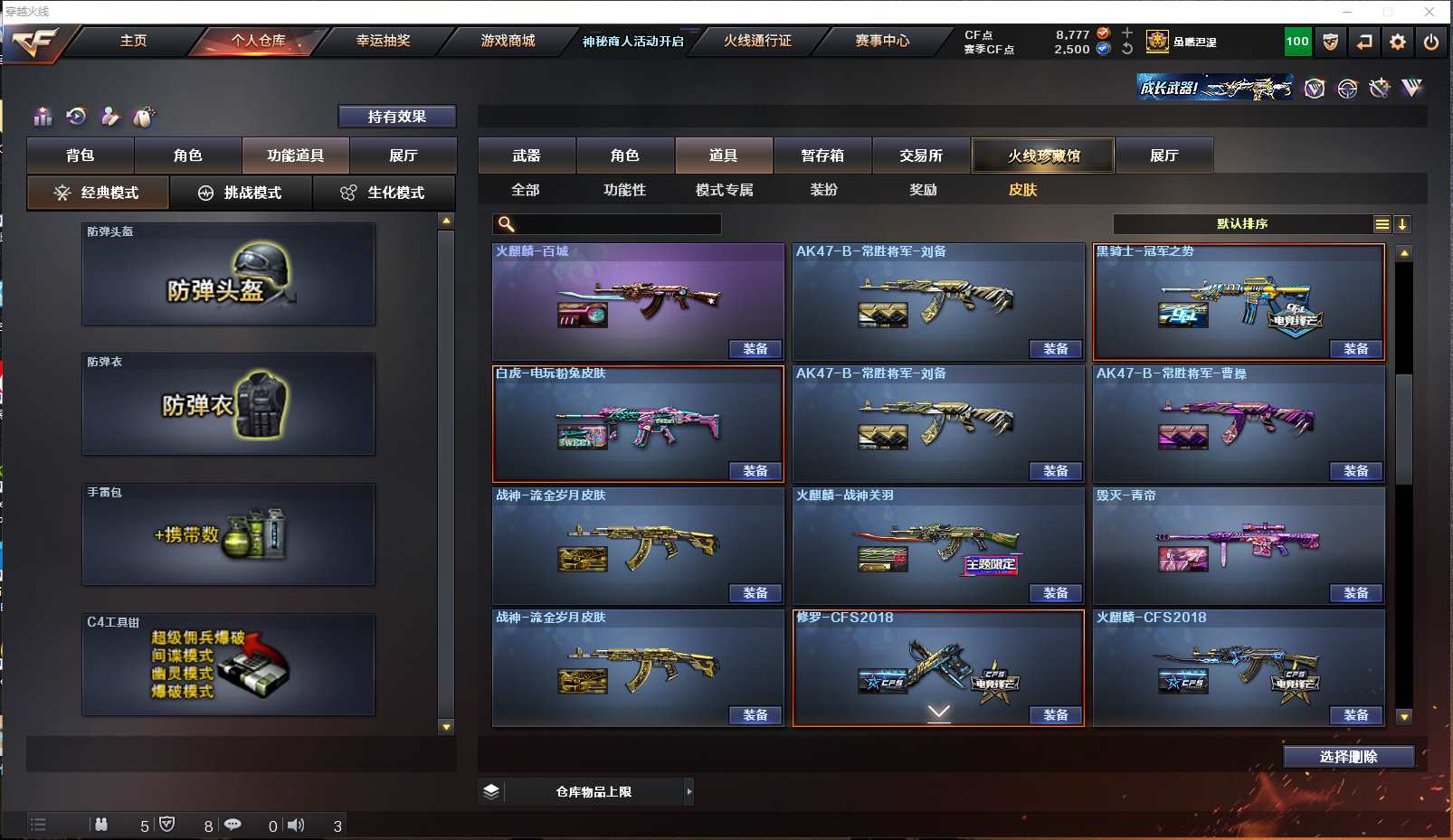The width and height of the screenshot is (1453, 840).
Task: Select the 生化模式 mode tab
Action: pos(385,193)
